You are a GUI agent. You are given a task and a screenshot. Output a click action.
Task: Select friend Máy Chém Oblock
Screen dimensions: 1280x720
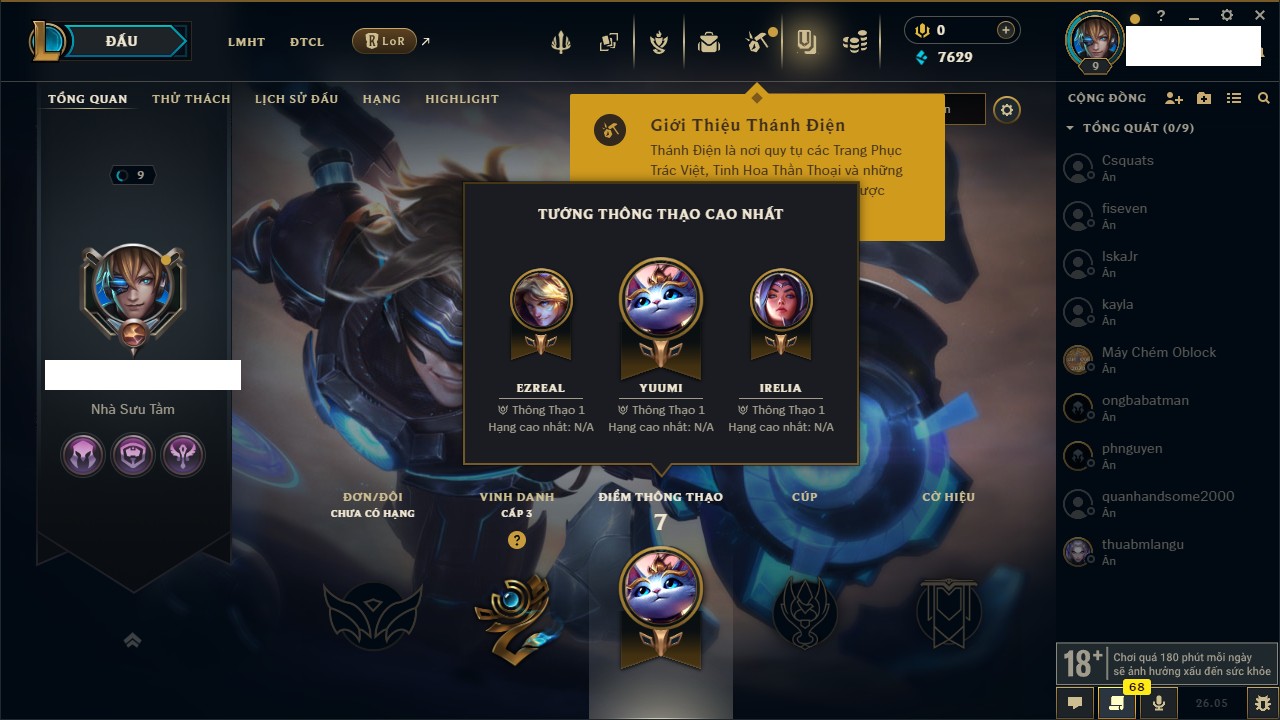pos(1158,353)
